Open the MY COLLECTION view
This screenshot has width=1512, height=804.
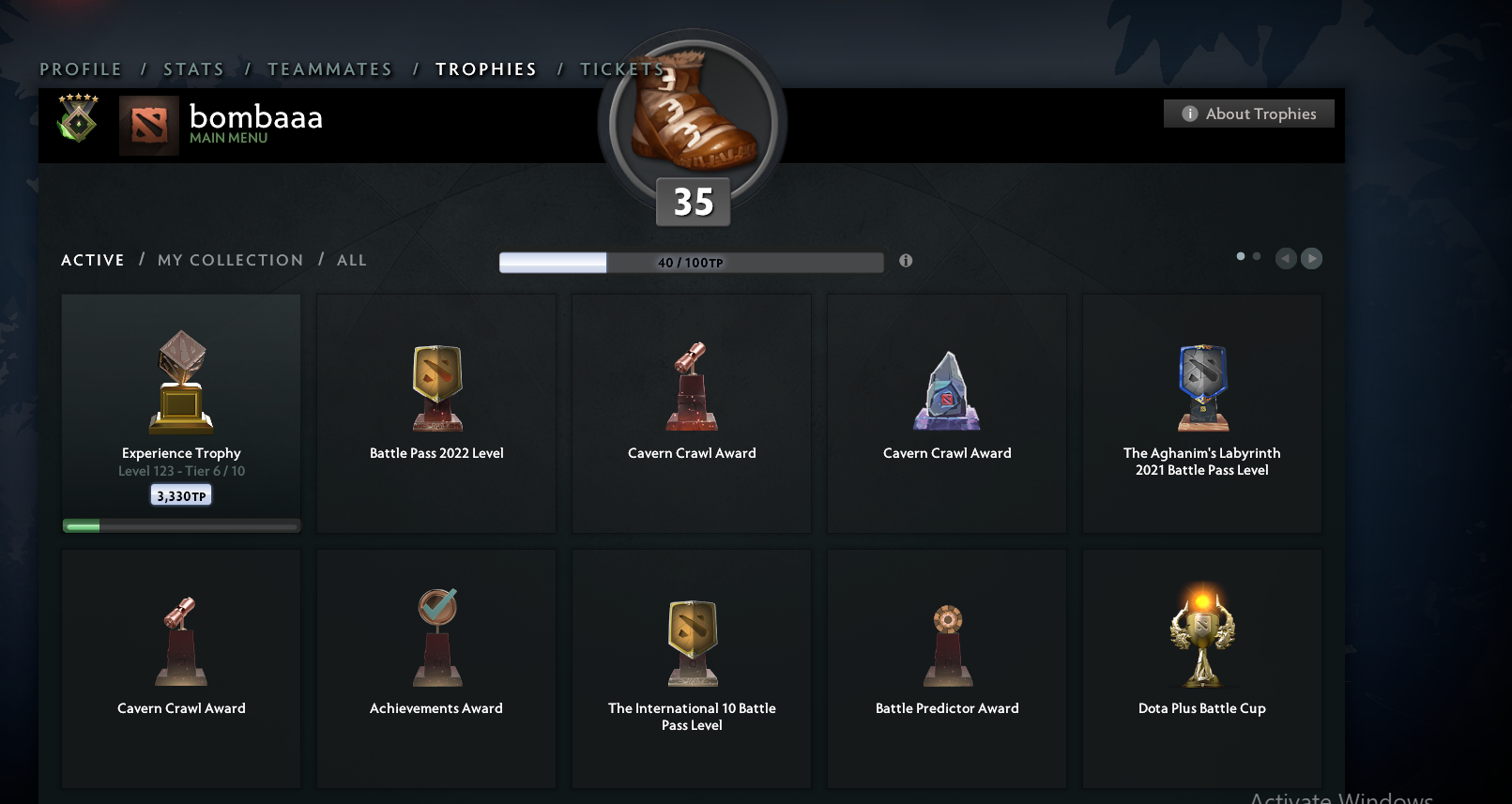coord(230,260)
